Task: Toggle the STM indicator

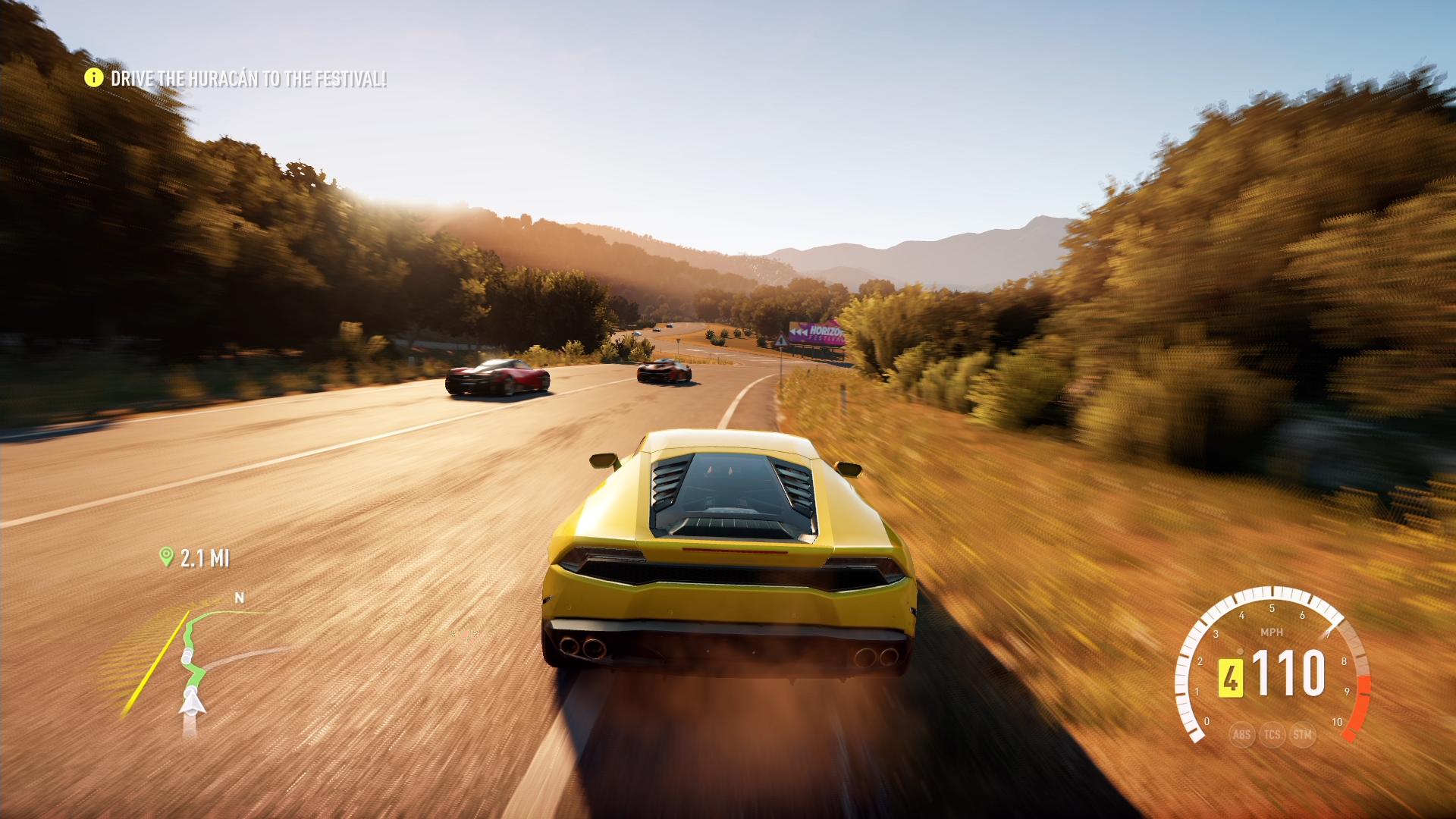Action: tap(1302, 734)
